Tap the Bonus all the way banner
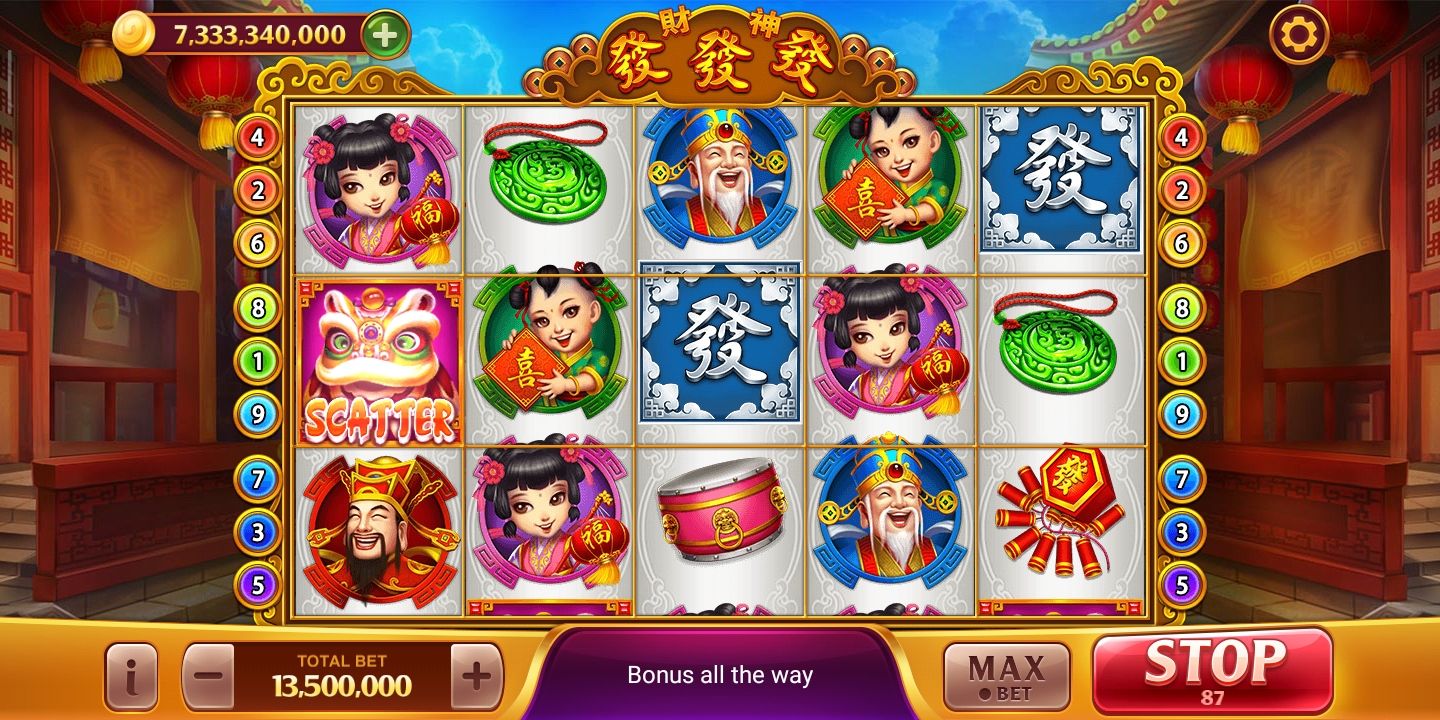1440x720 pixels. pos(720,673)
